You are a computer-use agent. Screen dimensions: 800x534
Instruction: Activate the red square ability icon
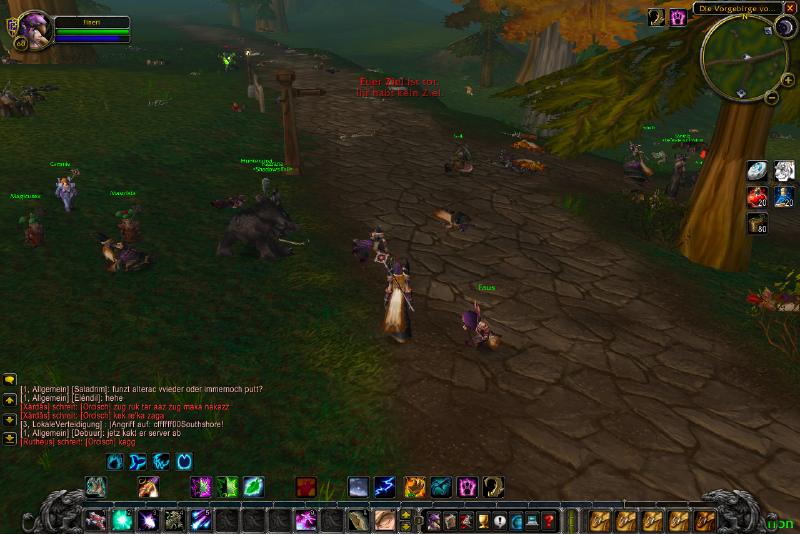click(x=306, y=487)
